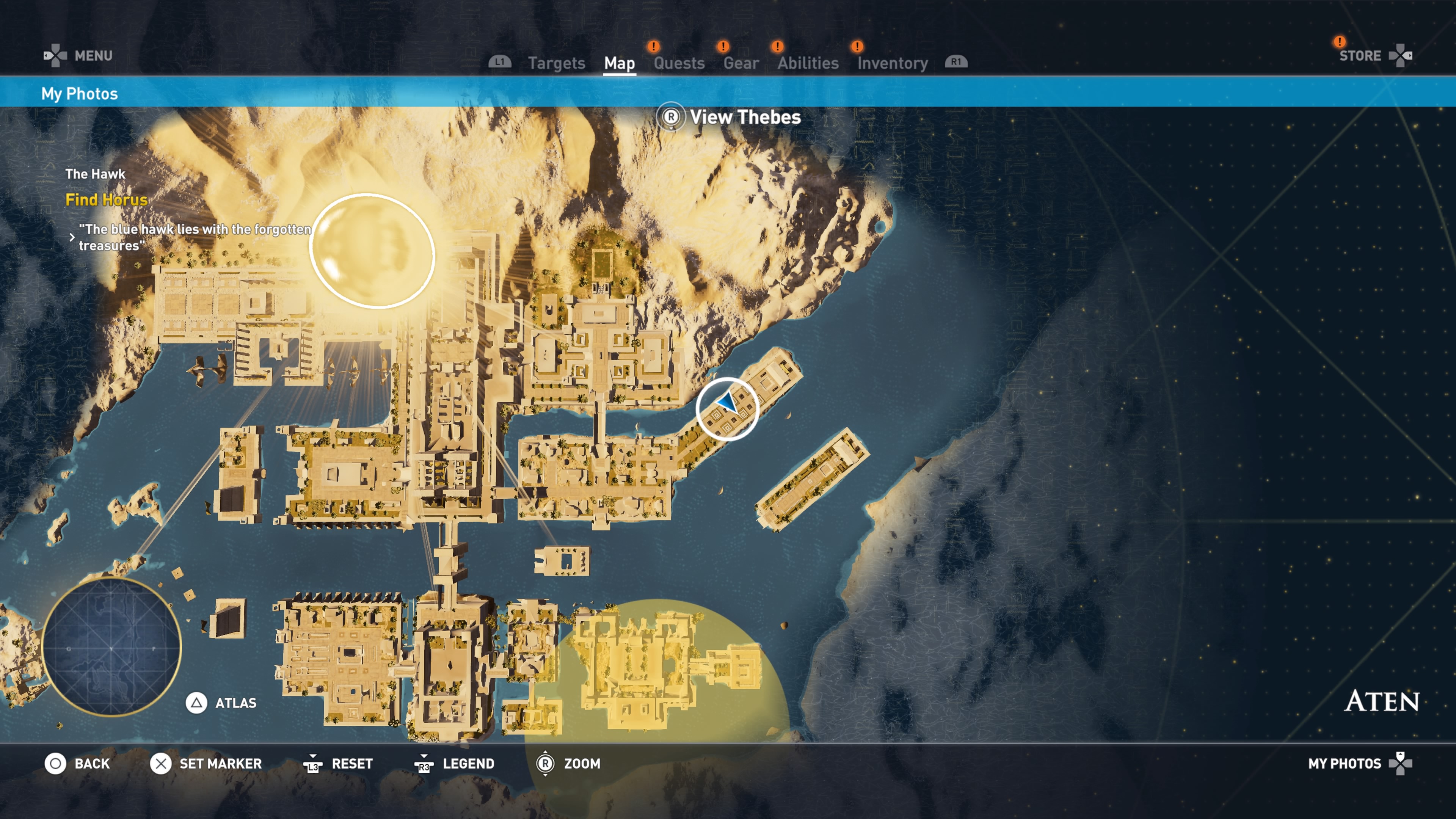Go to the Gear tab
The width and height of the screenshot is (1456, 819).
(x=741, y=63)
